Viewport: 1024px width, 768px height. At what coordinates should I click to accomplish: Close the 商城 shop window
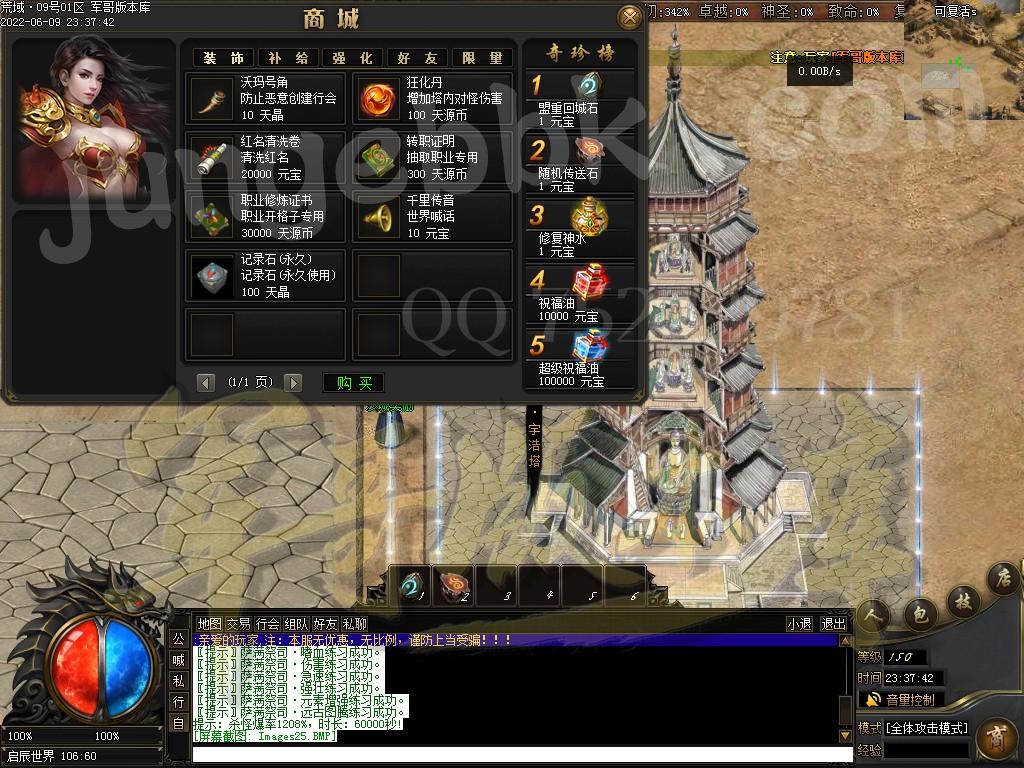[x=629, y=17]
